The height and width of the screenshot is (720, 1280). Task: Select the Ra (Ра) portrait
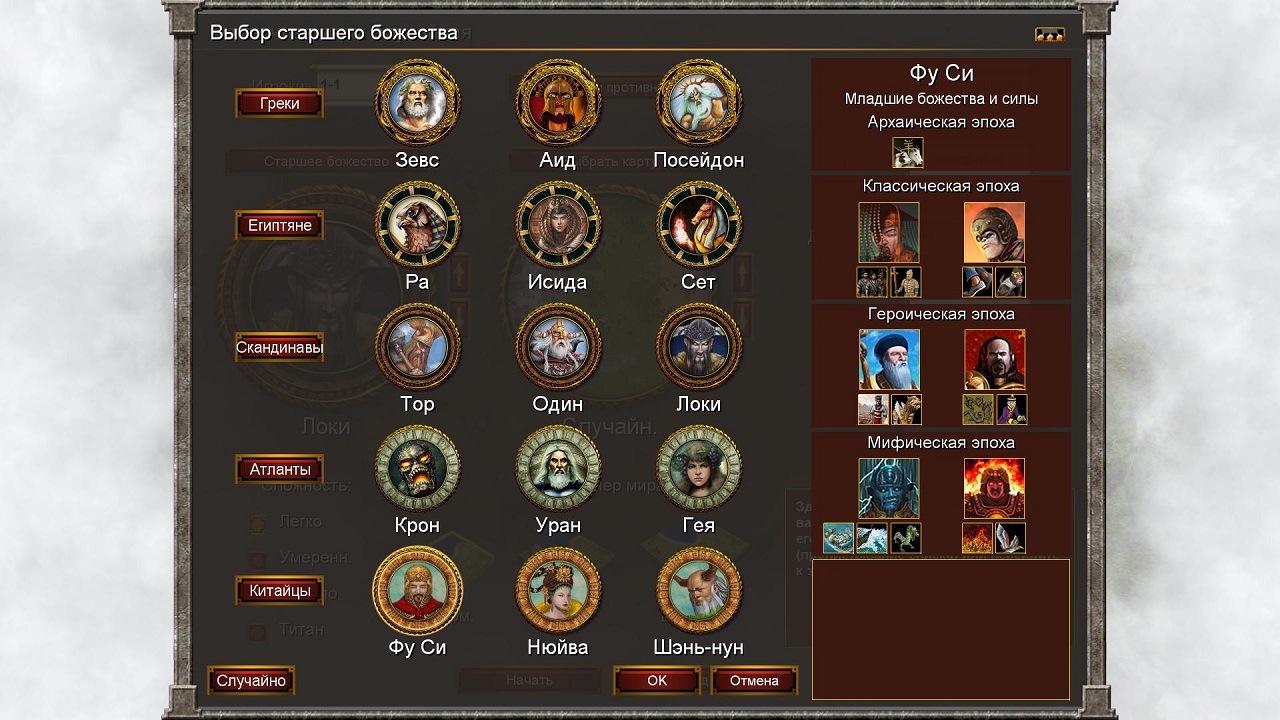point(417,225)
